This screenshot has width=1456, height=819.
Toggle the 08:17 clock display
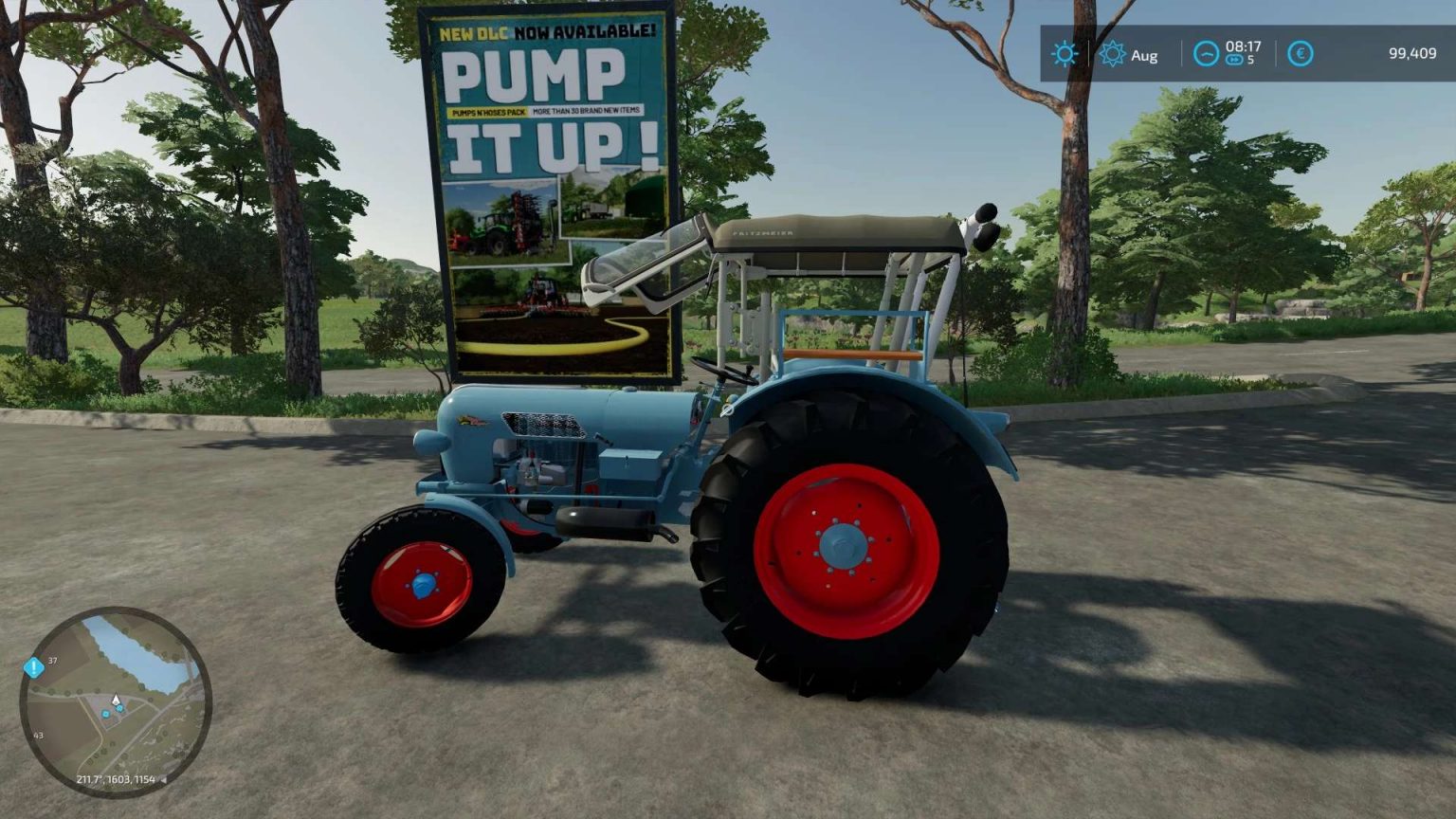click(1244, 48)
